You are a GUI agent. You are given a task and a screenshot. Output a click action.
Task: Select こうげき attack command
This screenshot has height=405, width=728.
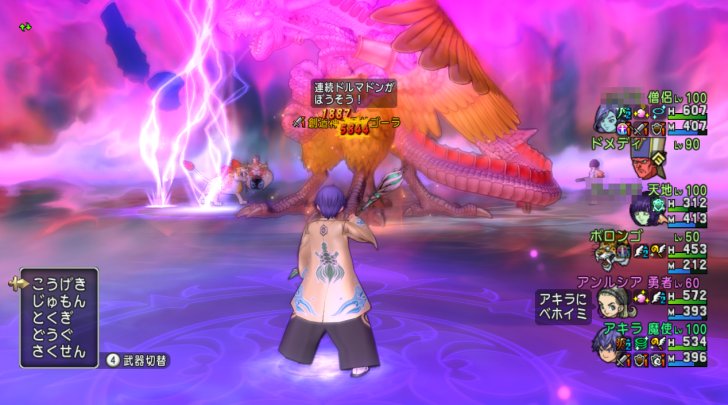tap(59, 284)
